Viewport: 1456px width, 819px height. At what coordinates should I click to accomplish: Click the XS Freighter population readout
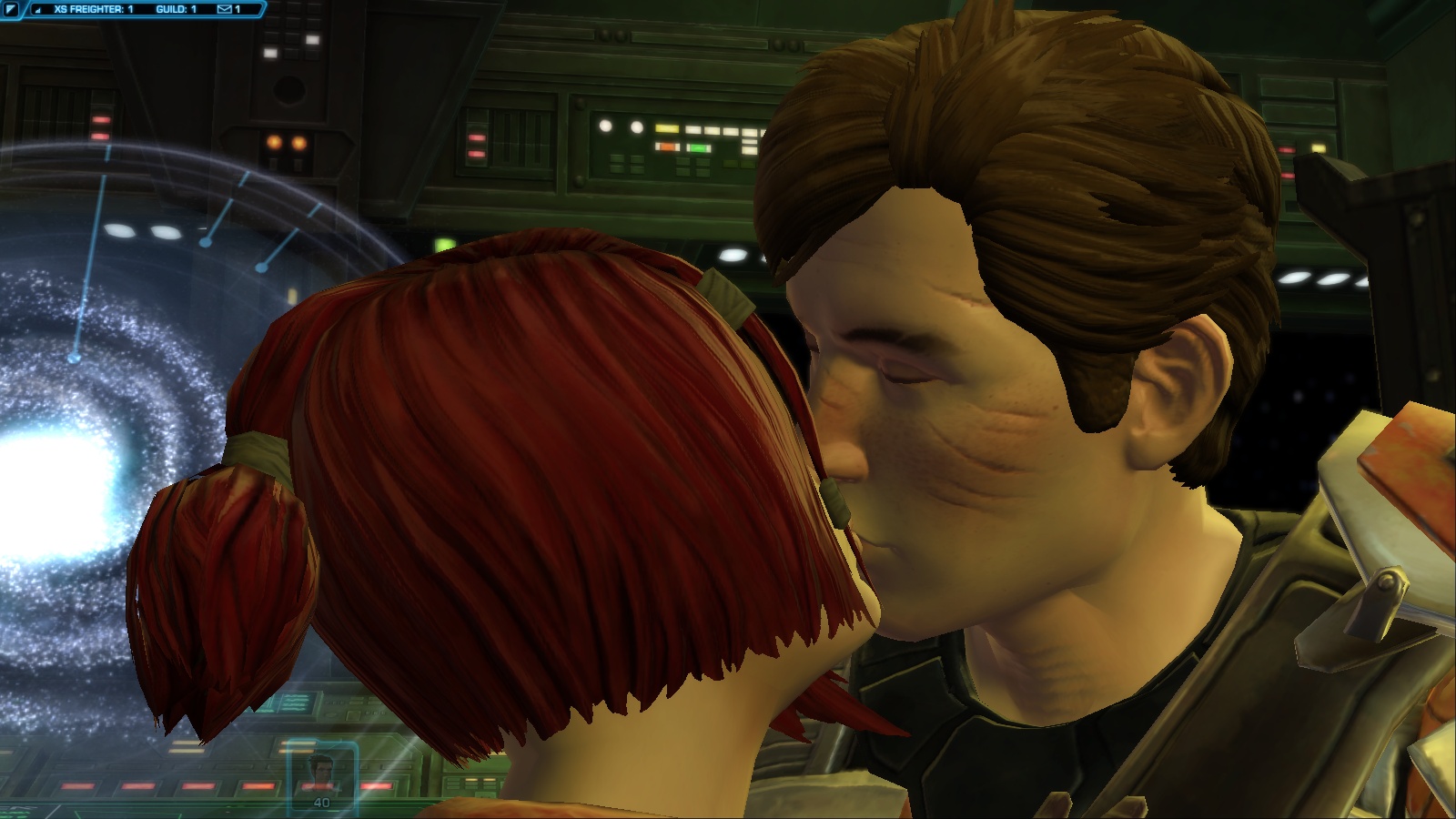click(x=94, y=10)
